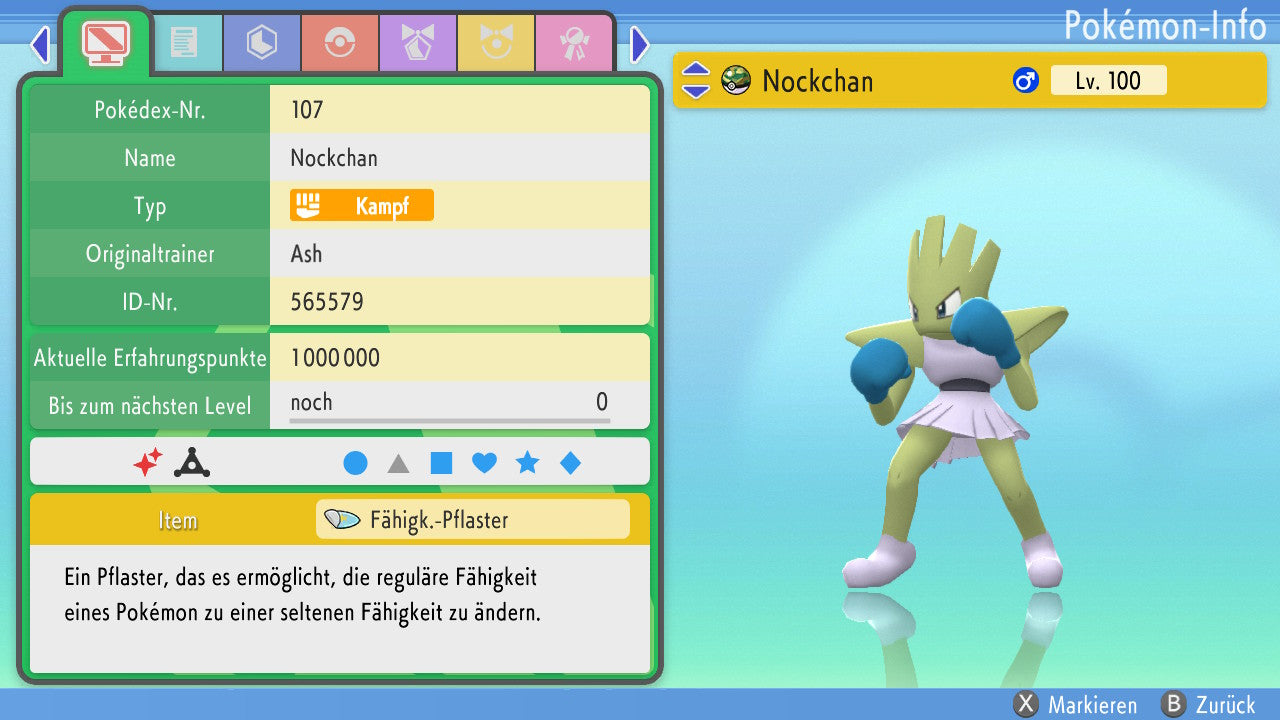Viewport: 1280px width, 720px height.
Task: Open the blue hexagon stats tab
Action: point(262,43)
